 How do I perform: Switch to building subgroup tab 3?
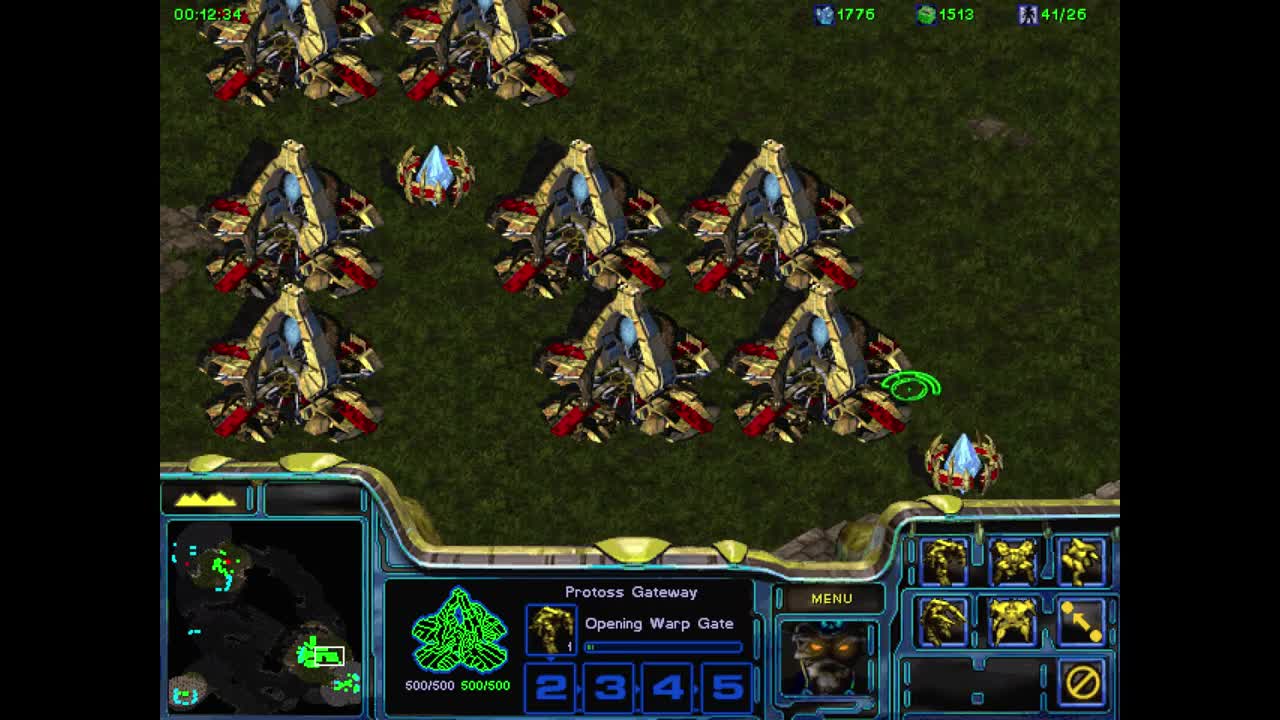coord(610,688)
